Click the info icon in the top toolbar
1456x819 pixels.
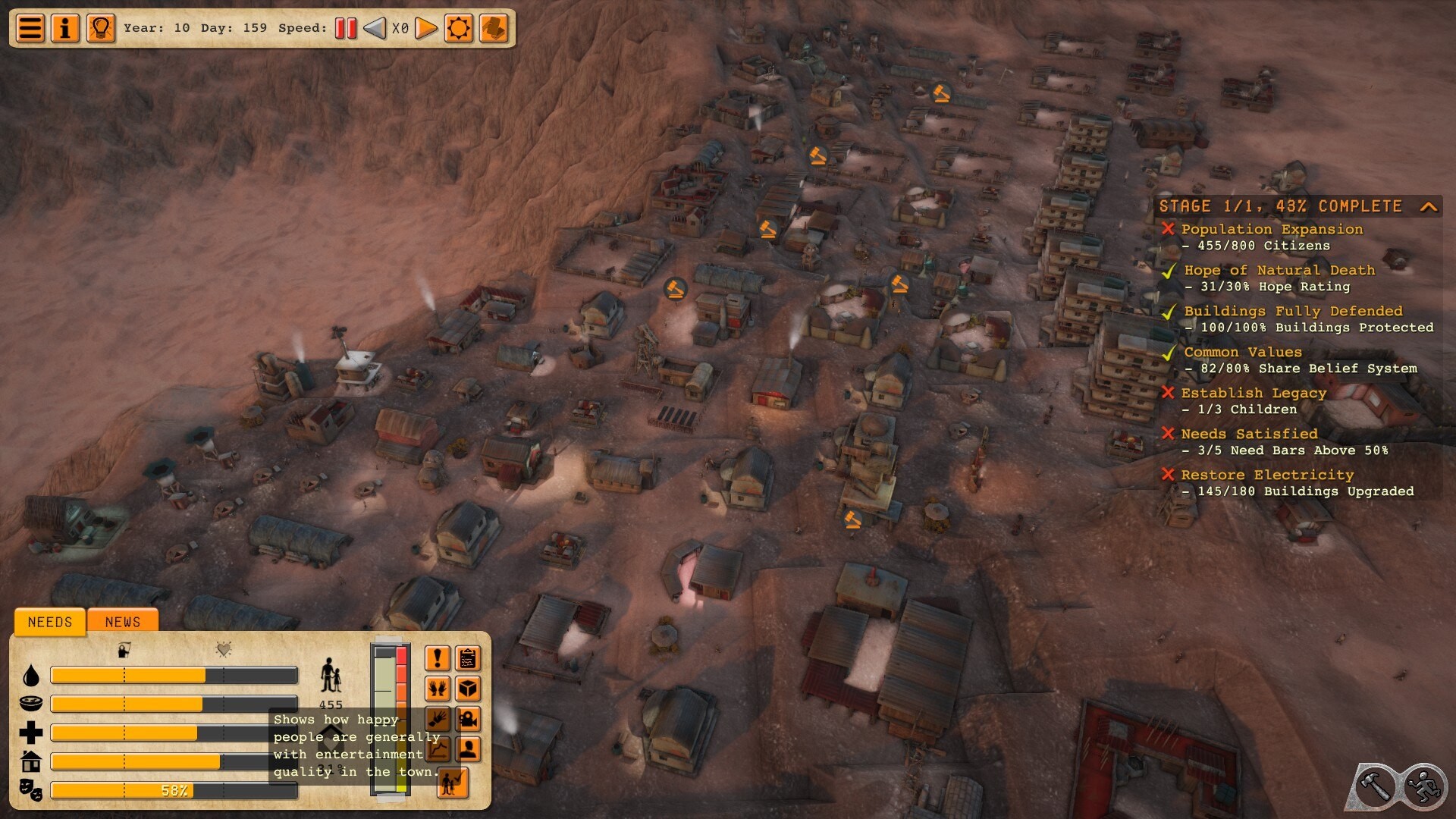click(x=65, y=28)
